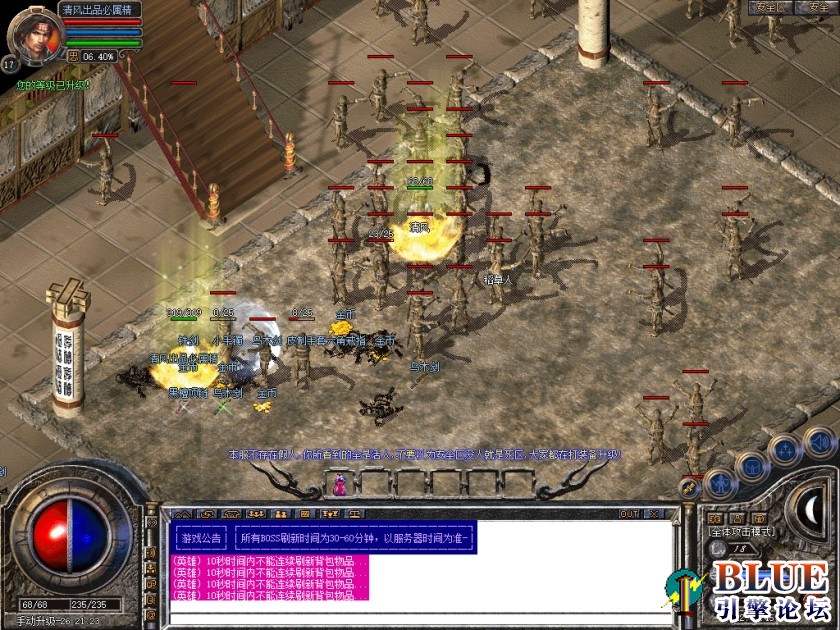This screenshot has height=630, width=840.
Task: Select the potion in the quick belt
Action: [342, 484]
